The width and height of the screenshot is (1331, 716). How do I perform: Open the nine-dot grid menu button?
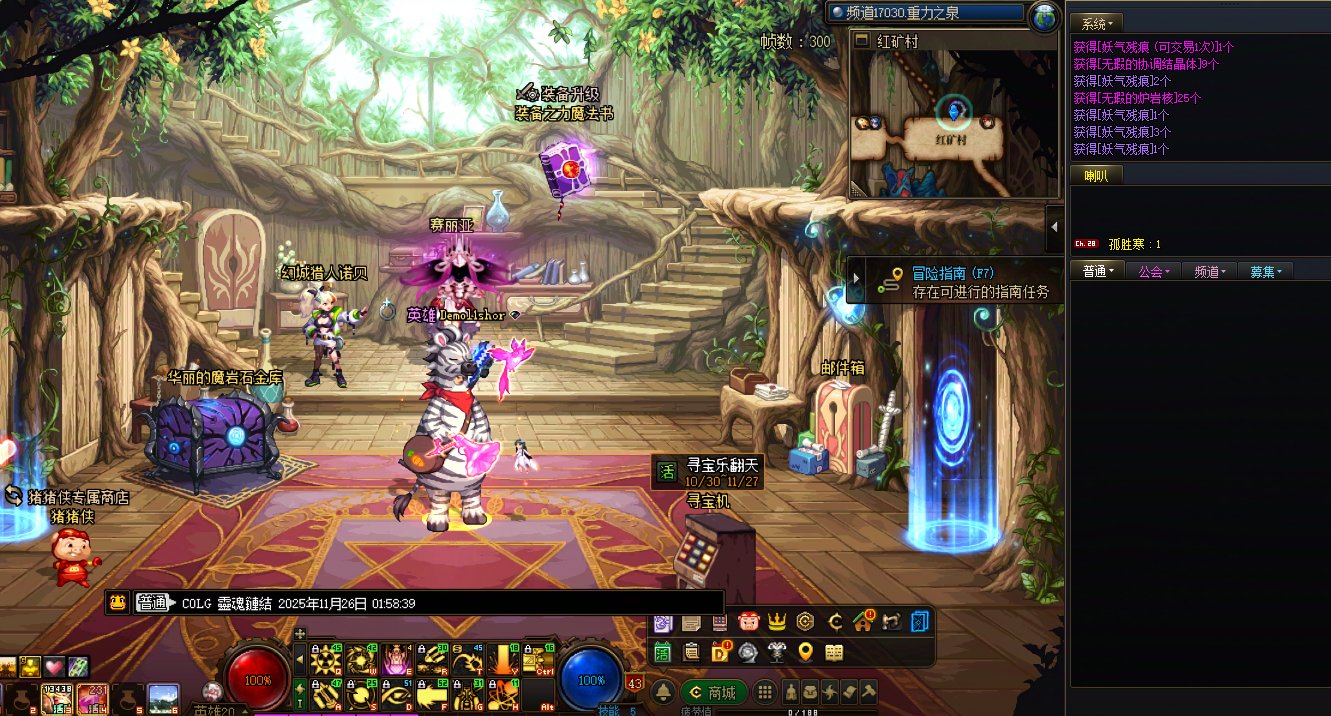pos(764,692)
